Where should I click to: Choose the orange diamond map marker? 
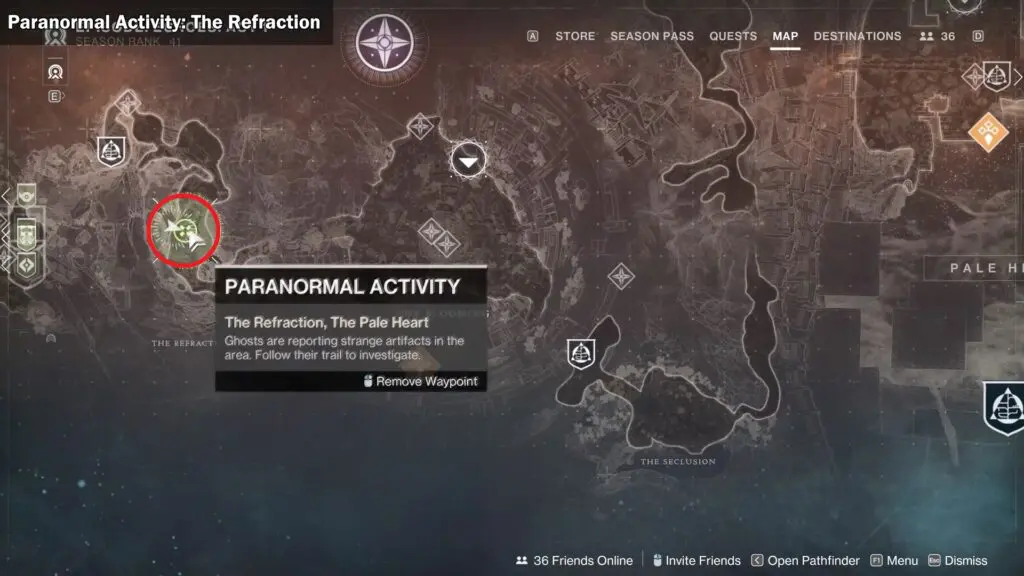[x=988, y=130]
